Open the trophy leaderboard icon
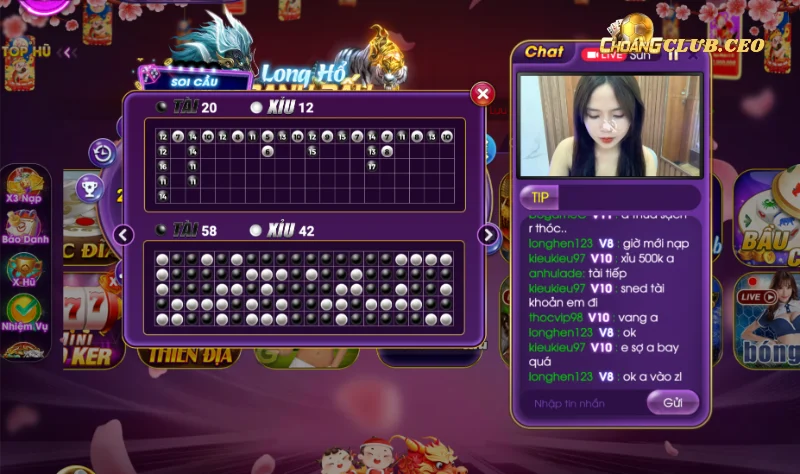 click(x=90, y=187)
